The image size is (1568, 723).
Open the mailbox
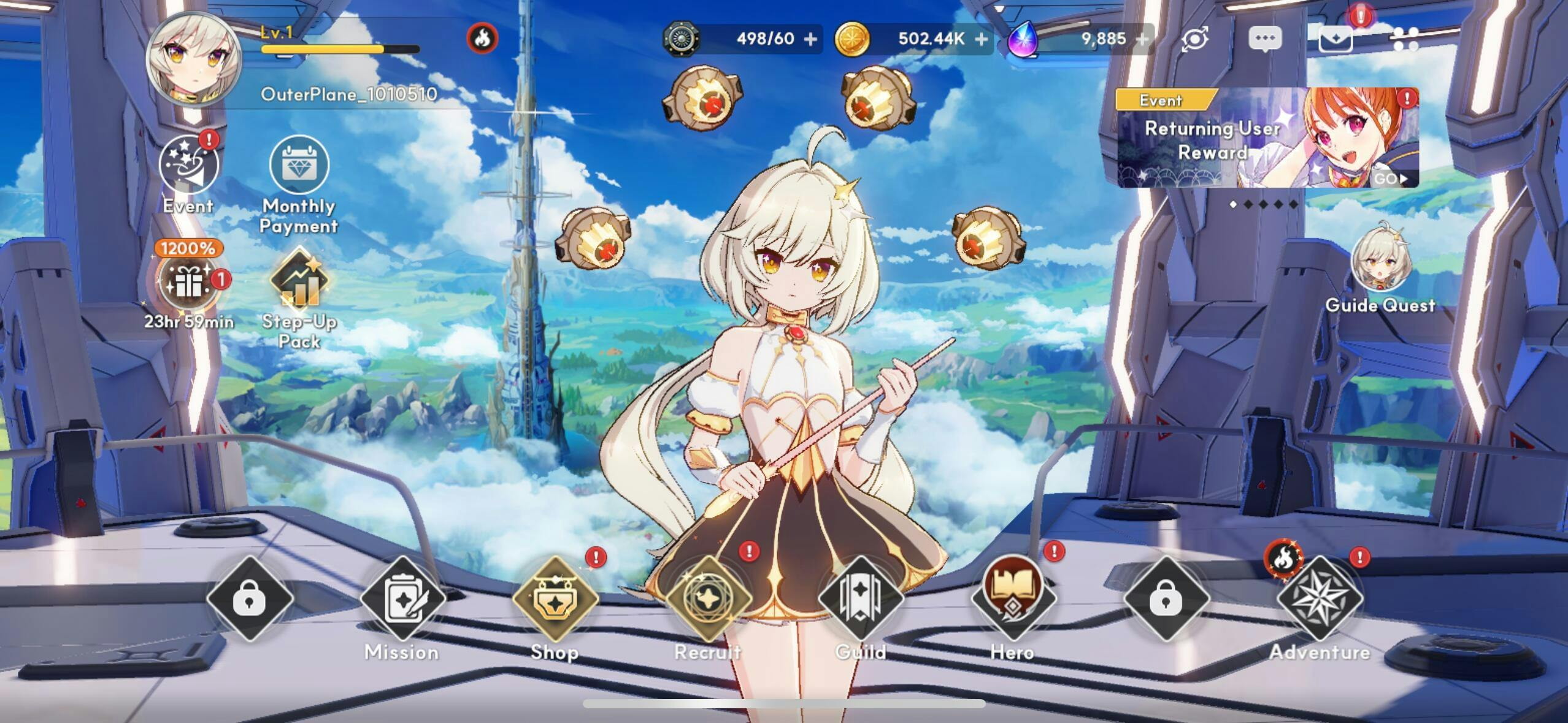pyautogui.click(x=1335, y=40)
